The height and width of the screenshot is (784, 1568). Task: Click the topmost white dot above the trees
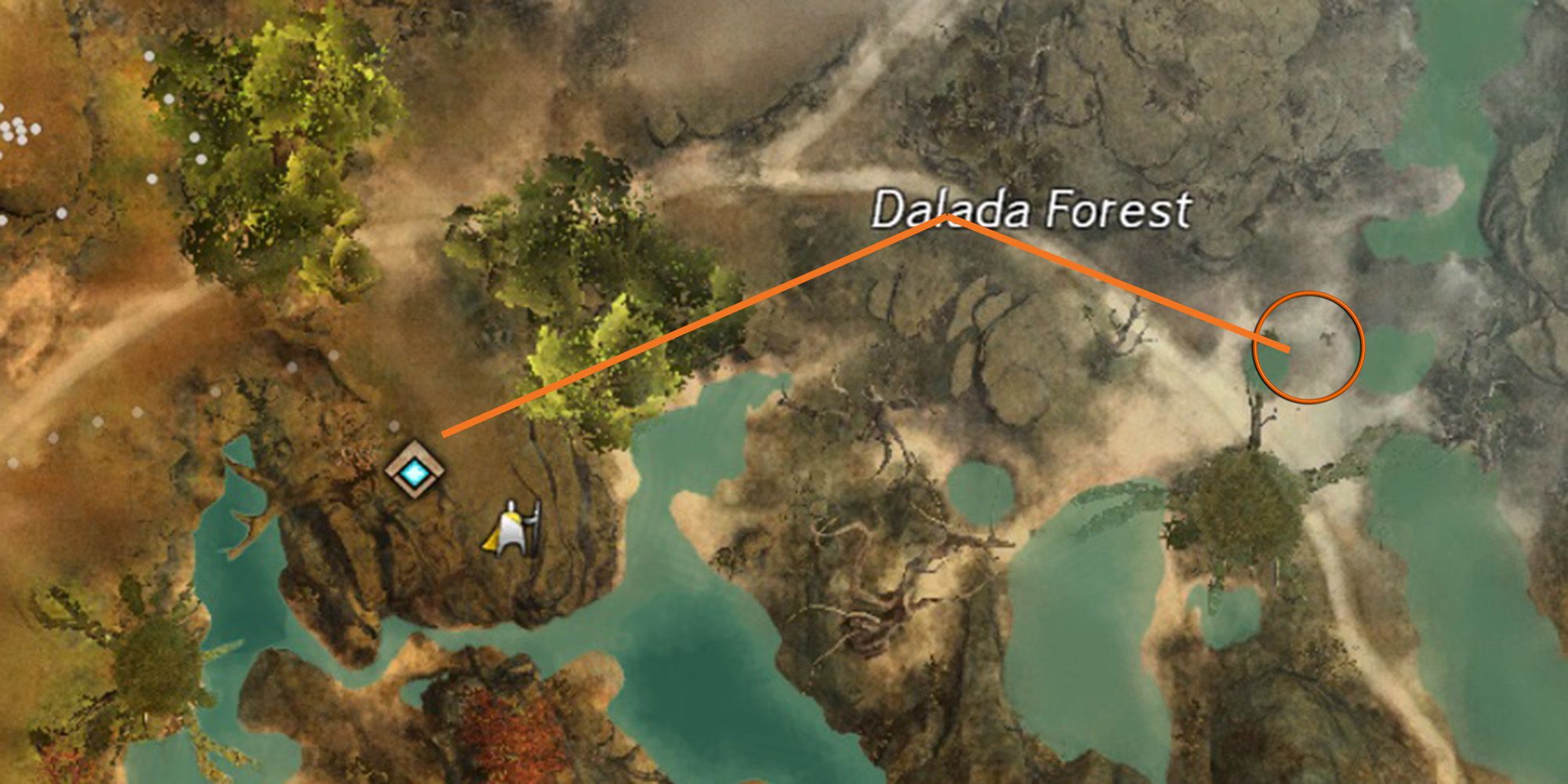click(x=149, y=56)
